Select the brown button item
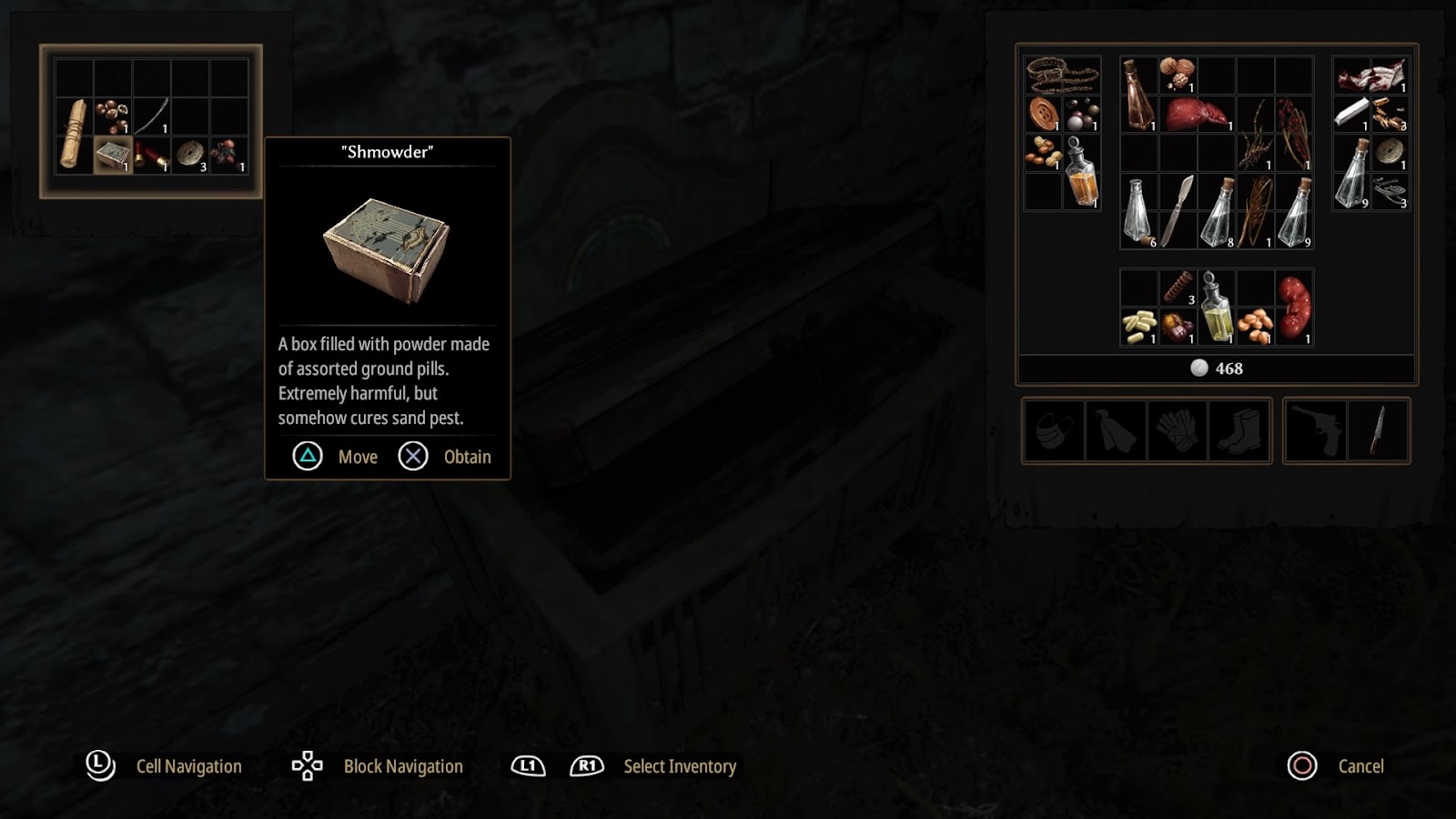This screenshot has height=819, width=1456. point(1043,114)
